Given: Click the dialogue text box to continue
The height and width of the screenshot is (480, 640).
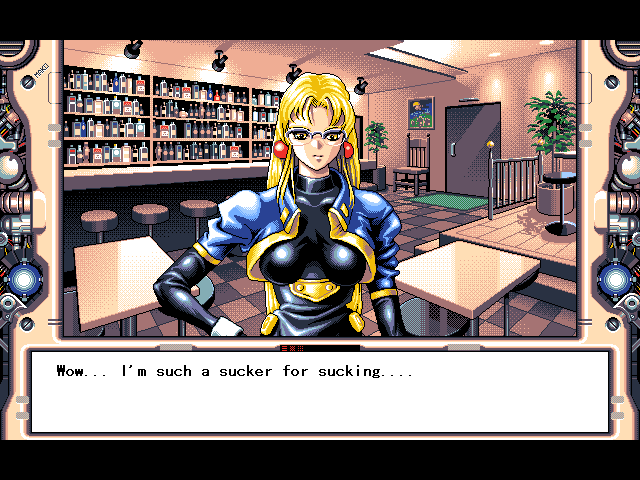Looking at the screenshot, I should tap(319, 391).
